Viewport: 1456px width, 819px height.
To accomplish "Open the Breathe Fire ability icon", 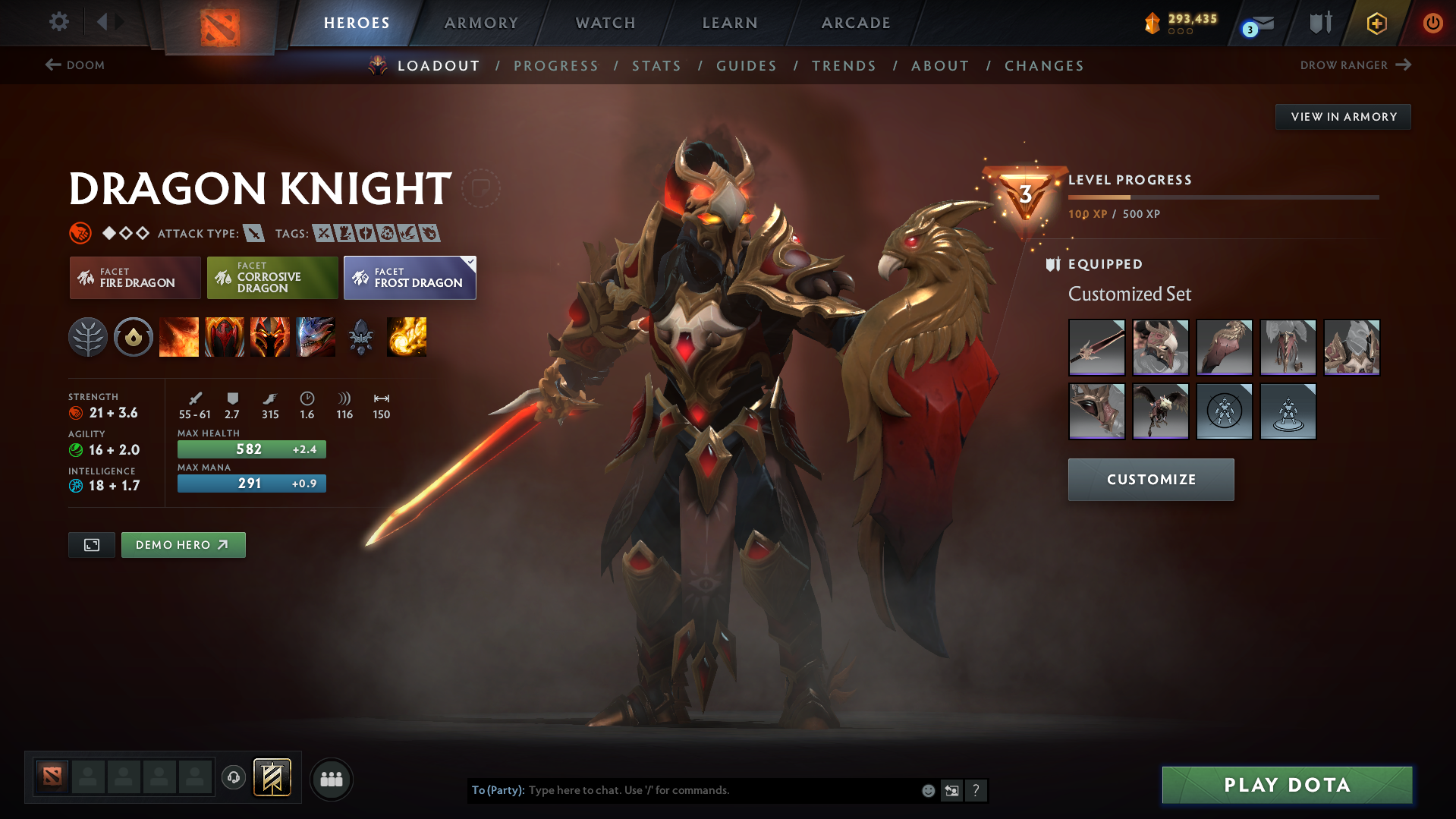I will [179, 337].
